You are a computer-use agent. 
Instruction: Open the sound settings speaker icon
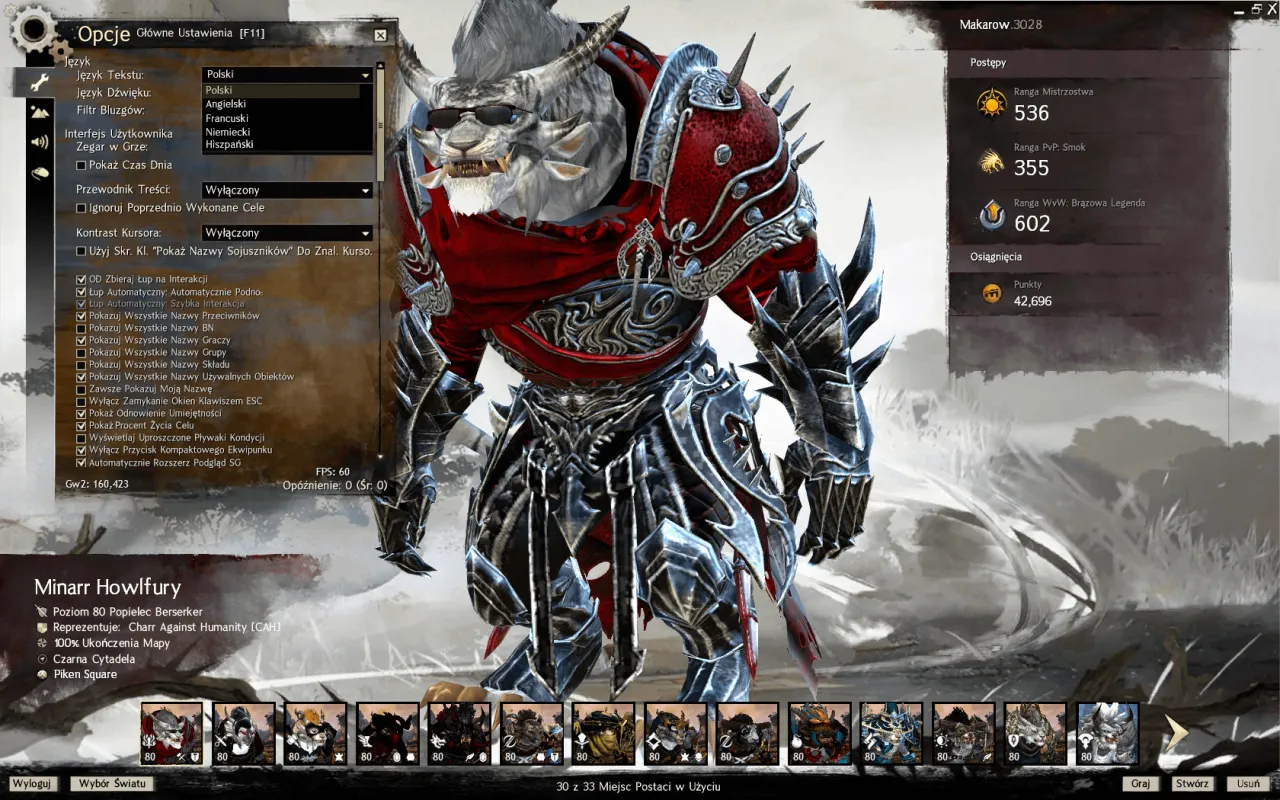tap(40, 141)
